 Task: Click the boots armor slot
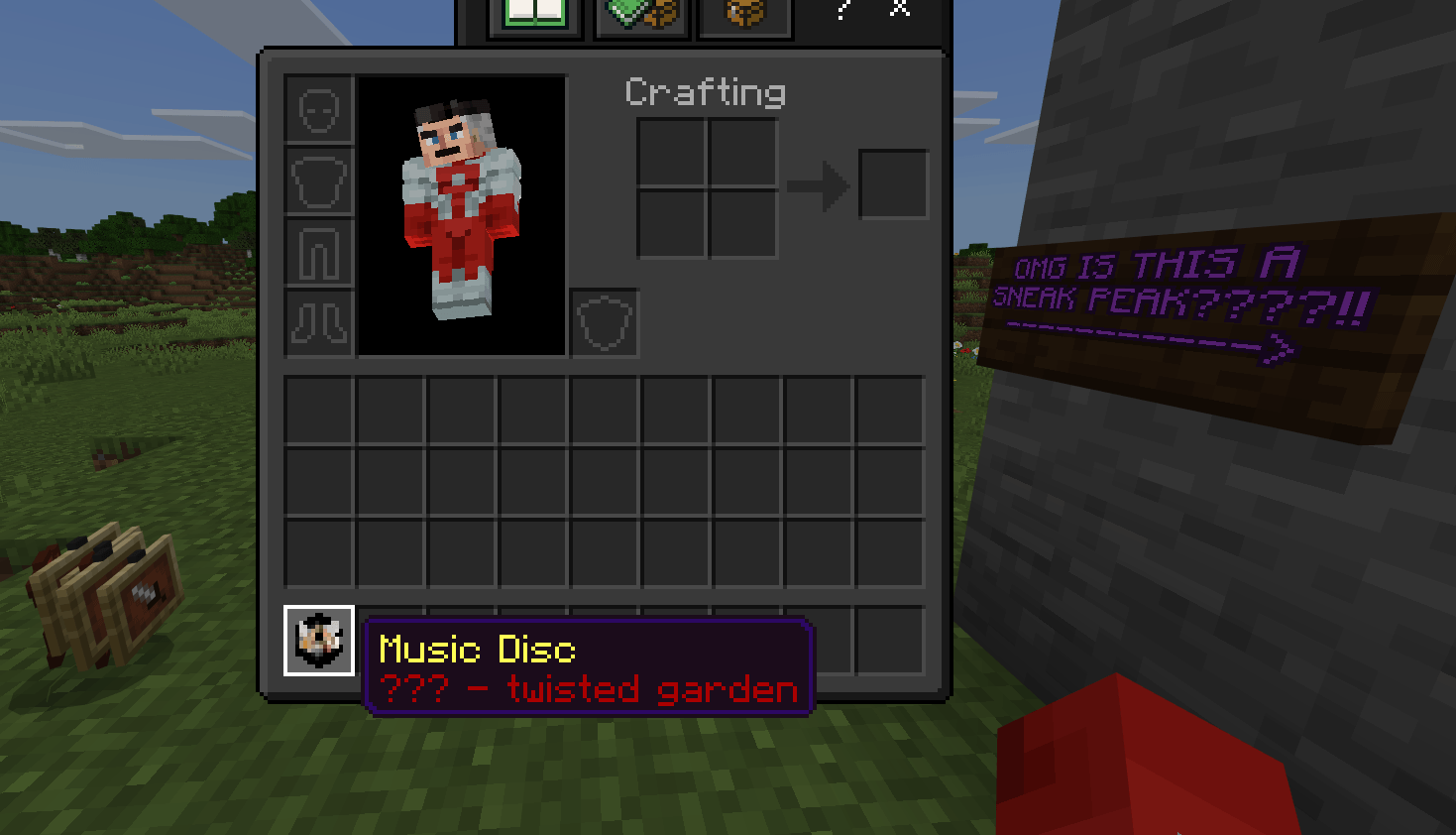click(317, 324)
